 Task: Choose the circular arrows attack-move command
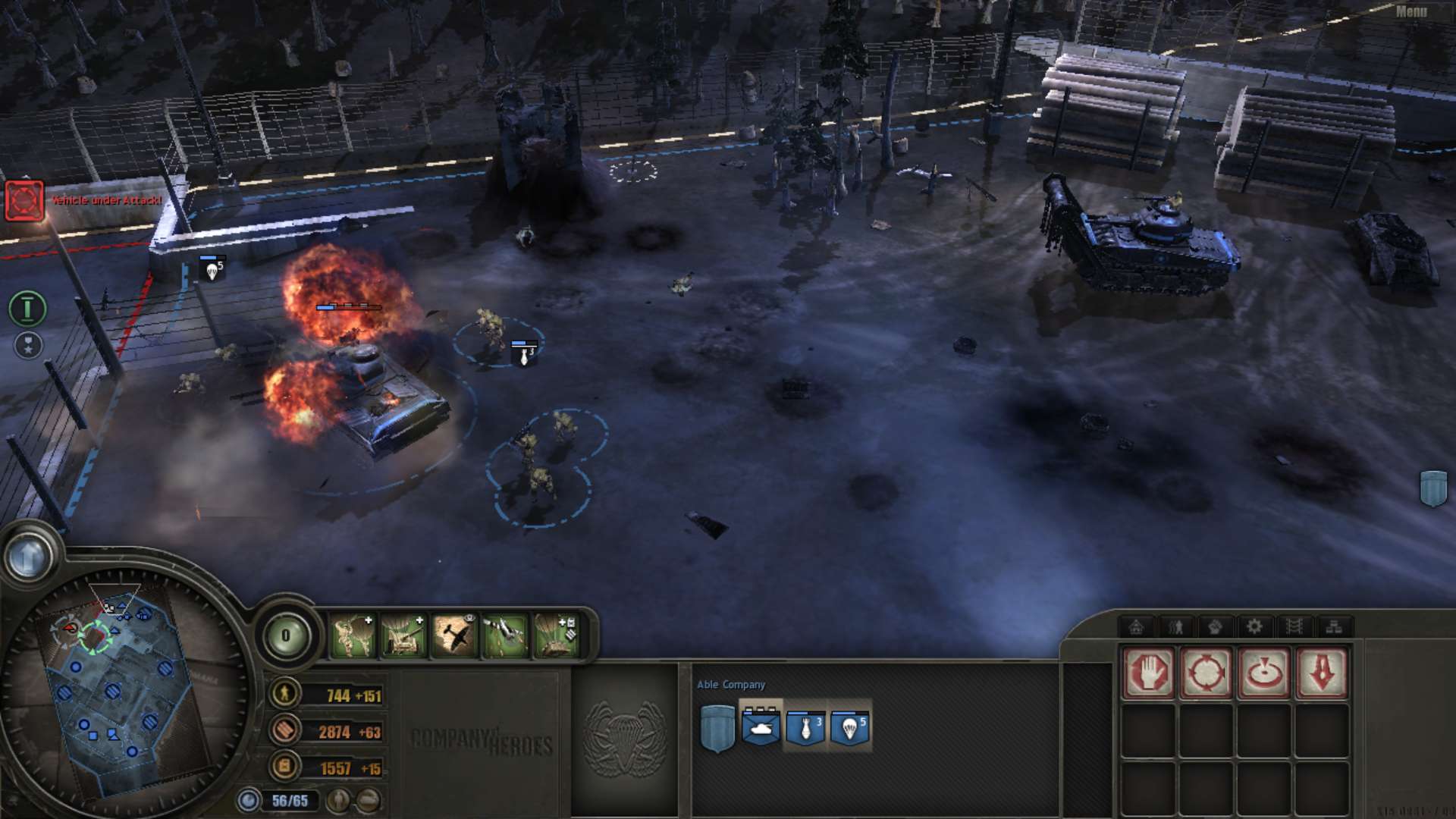click(1206, 672)
